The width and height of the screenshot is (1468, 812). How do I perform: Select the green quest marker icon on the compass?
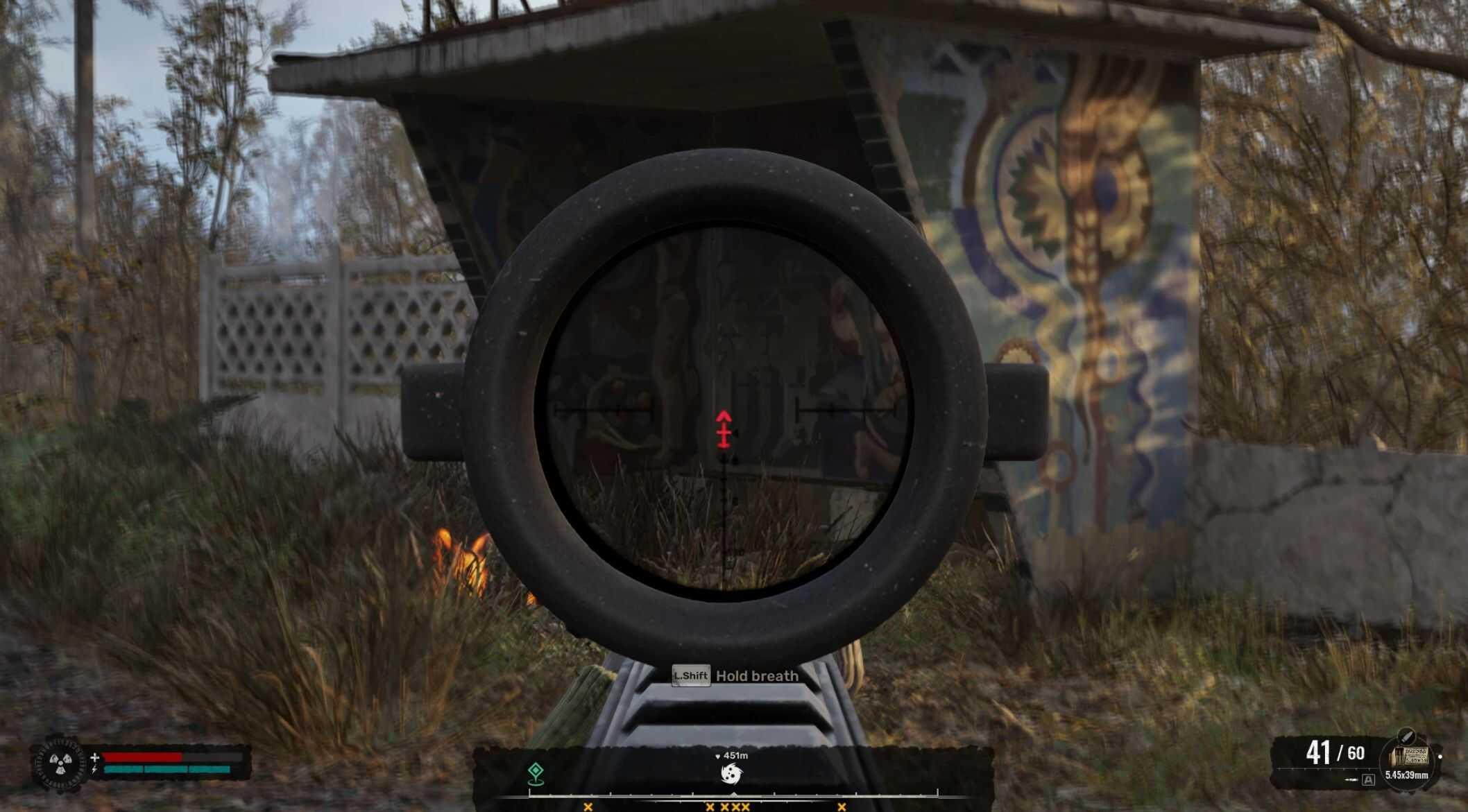(535, 774)
